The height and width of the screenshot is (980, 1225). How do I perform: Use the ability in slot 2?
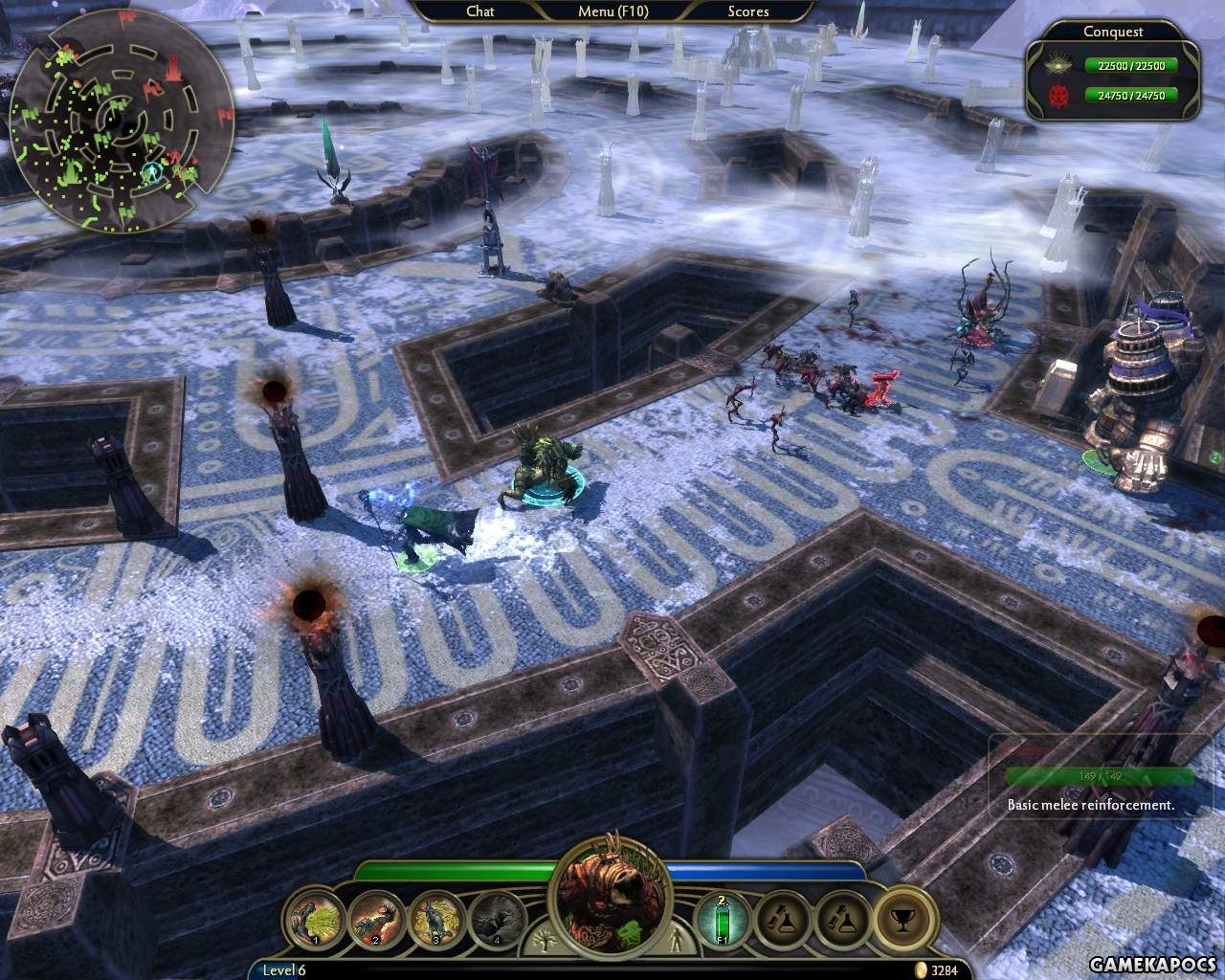click(x=374, y=920)
